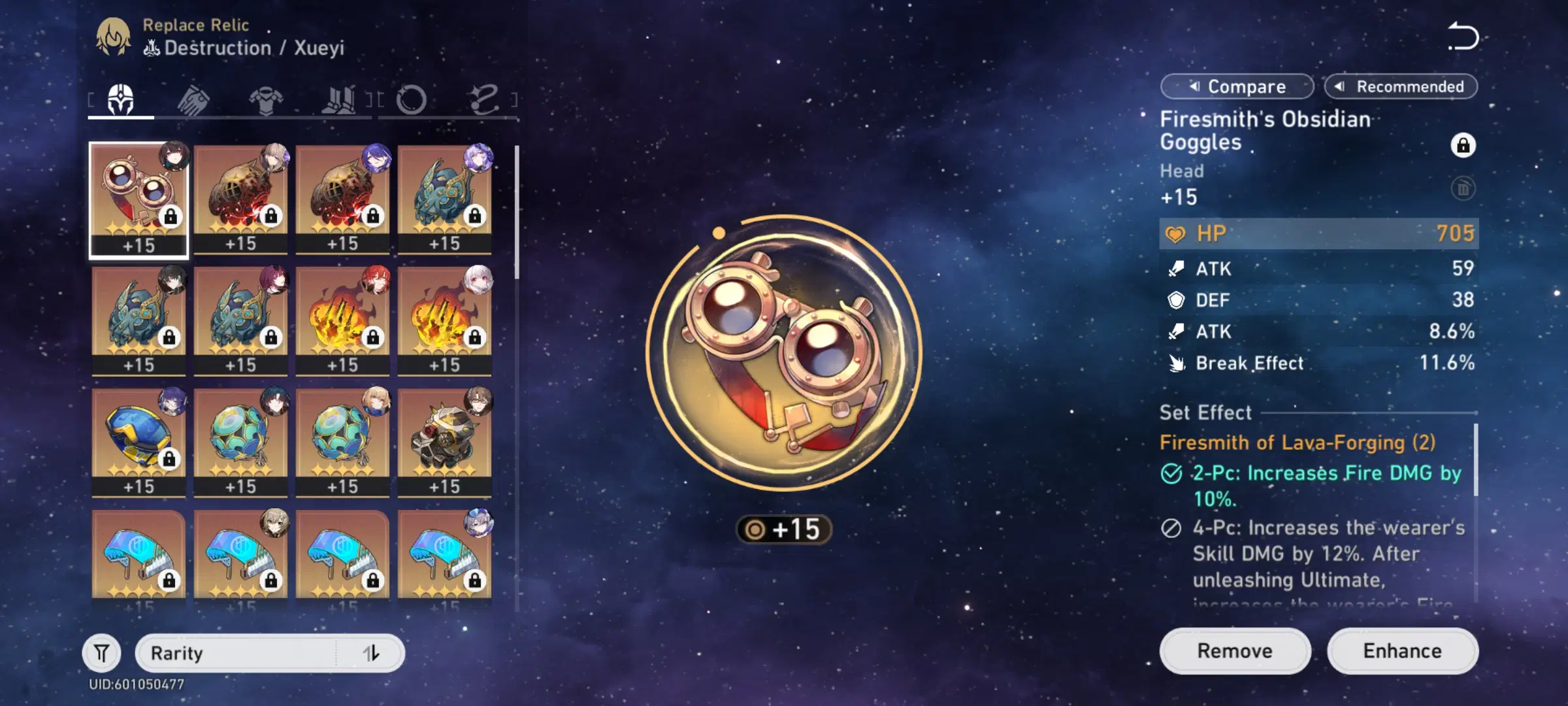
Task: Toggle the lock on Firesmith's Obsidian Goggles
Action: (x=1463, y=146)
